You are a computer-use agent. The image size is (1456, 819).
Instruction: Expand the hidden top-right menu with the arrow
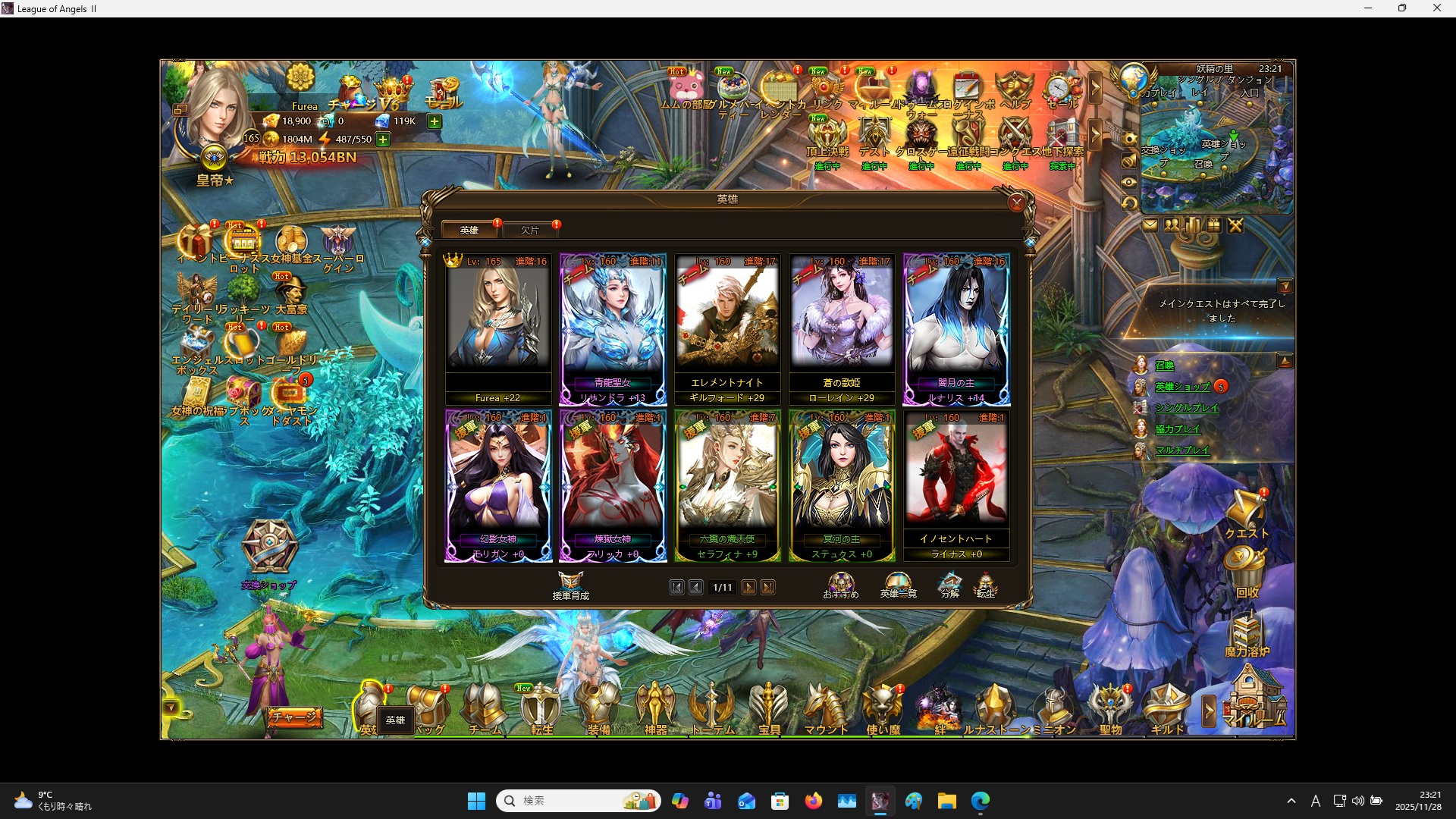1096,89
